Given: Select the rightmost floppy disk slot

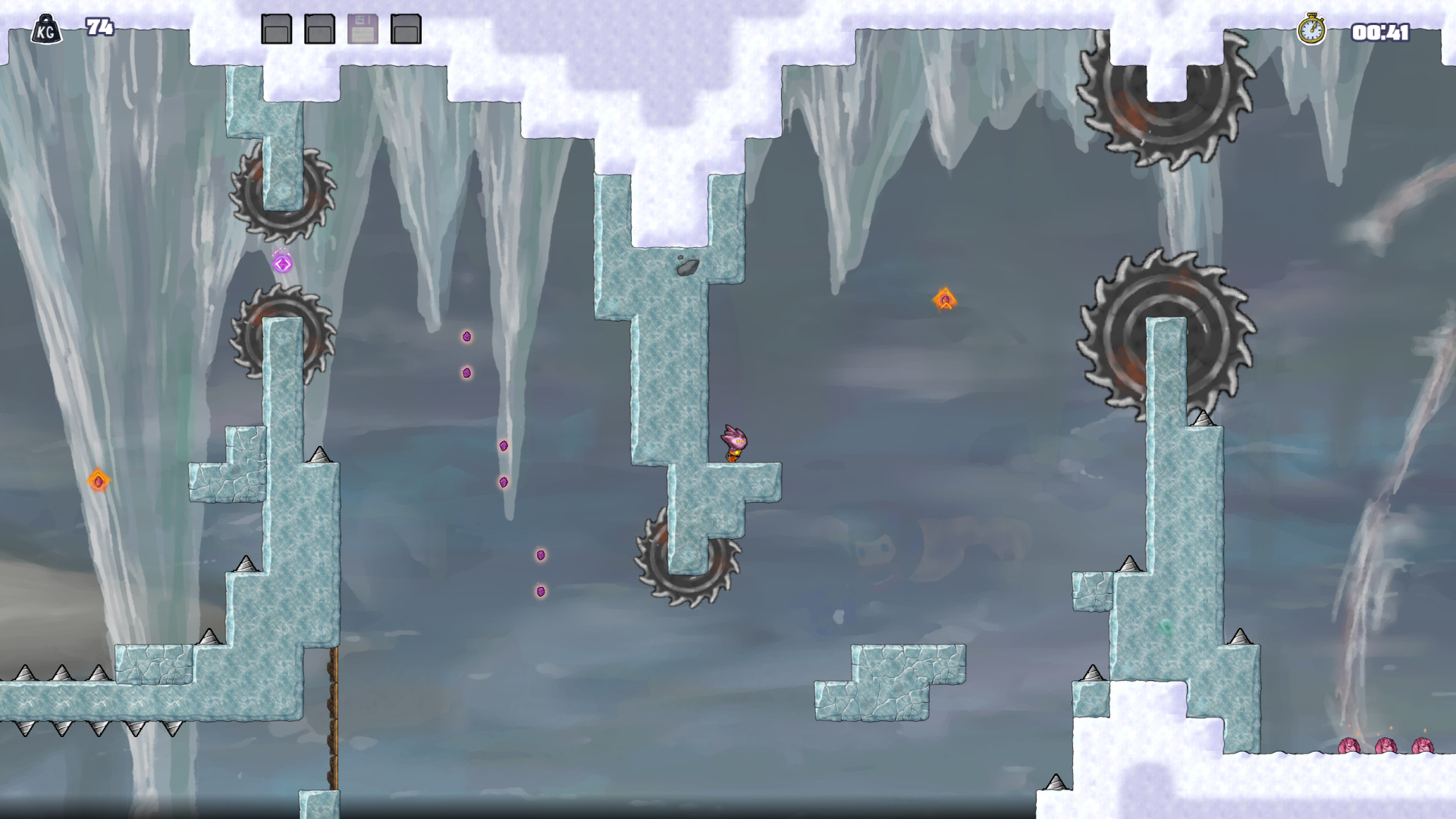Looking at the screenshot, I should click(406, 27).
